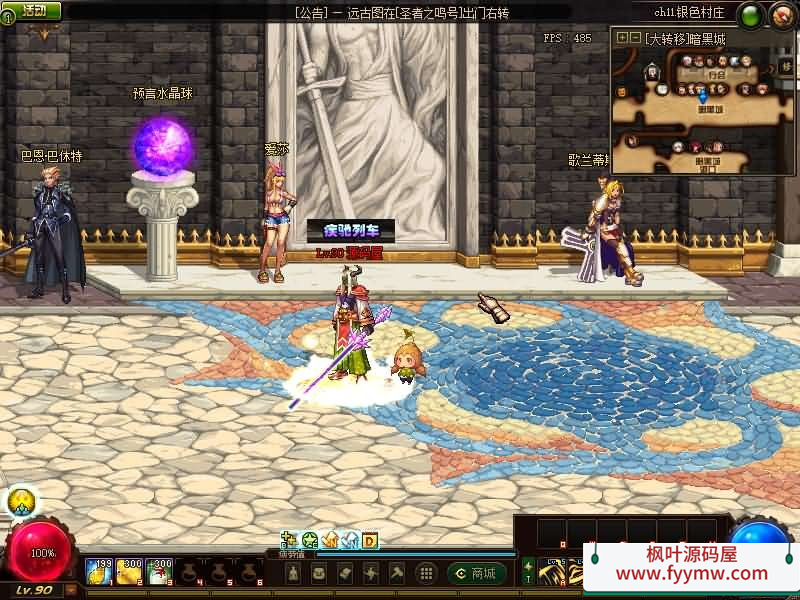
Task: Open the 3x3 grid menu button
Action: (426, 573)
